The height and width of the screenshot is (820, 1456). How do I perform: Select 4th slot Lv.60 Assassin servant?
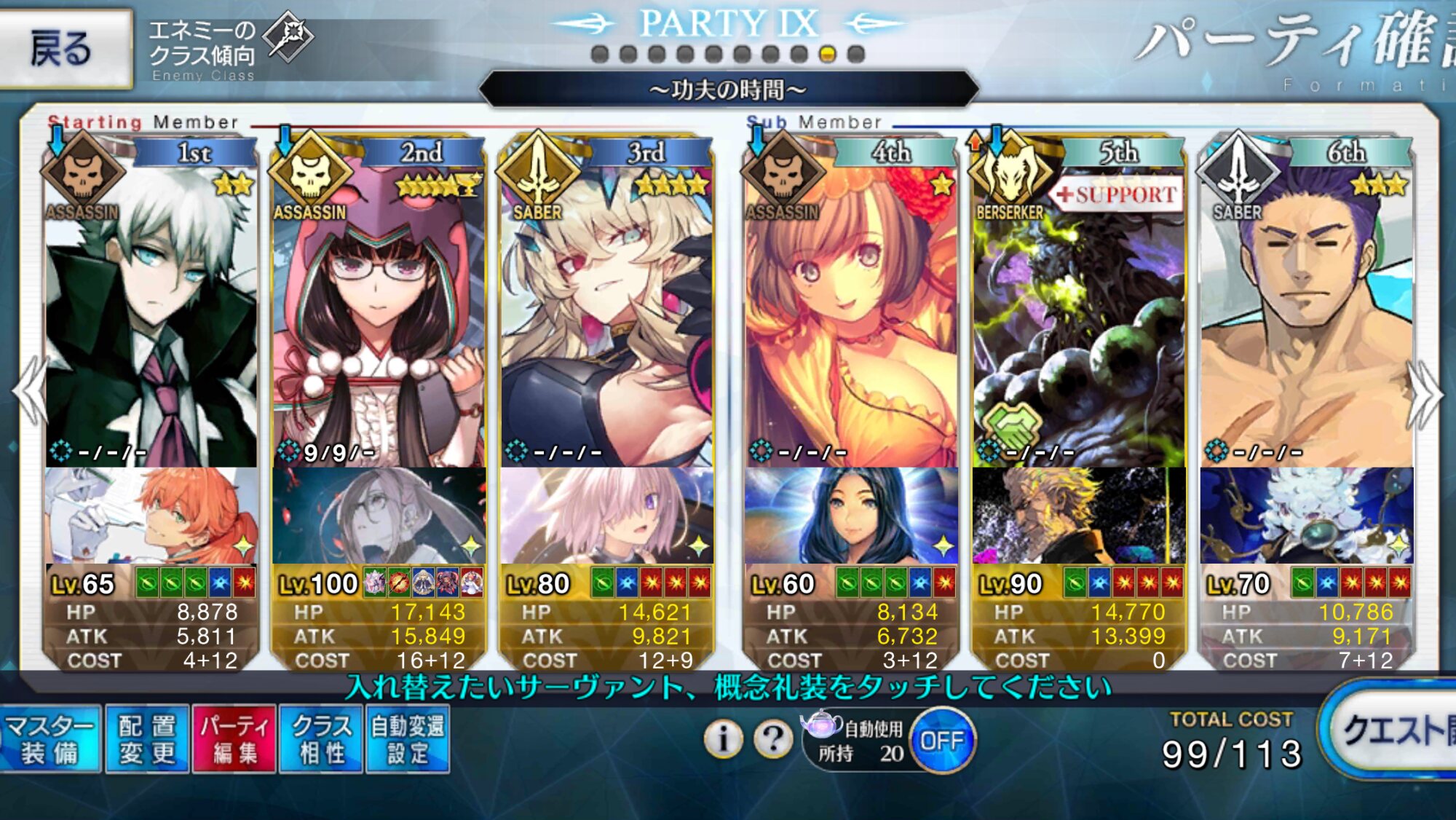pos(850,313)
